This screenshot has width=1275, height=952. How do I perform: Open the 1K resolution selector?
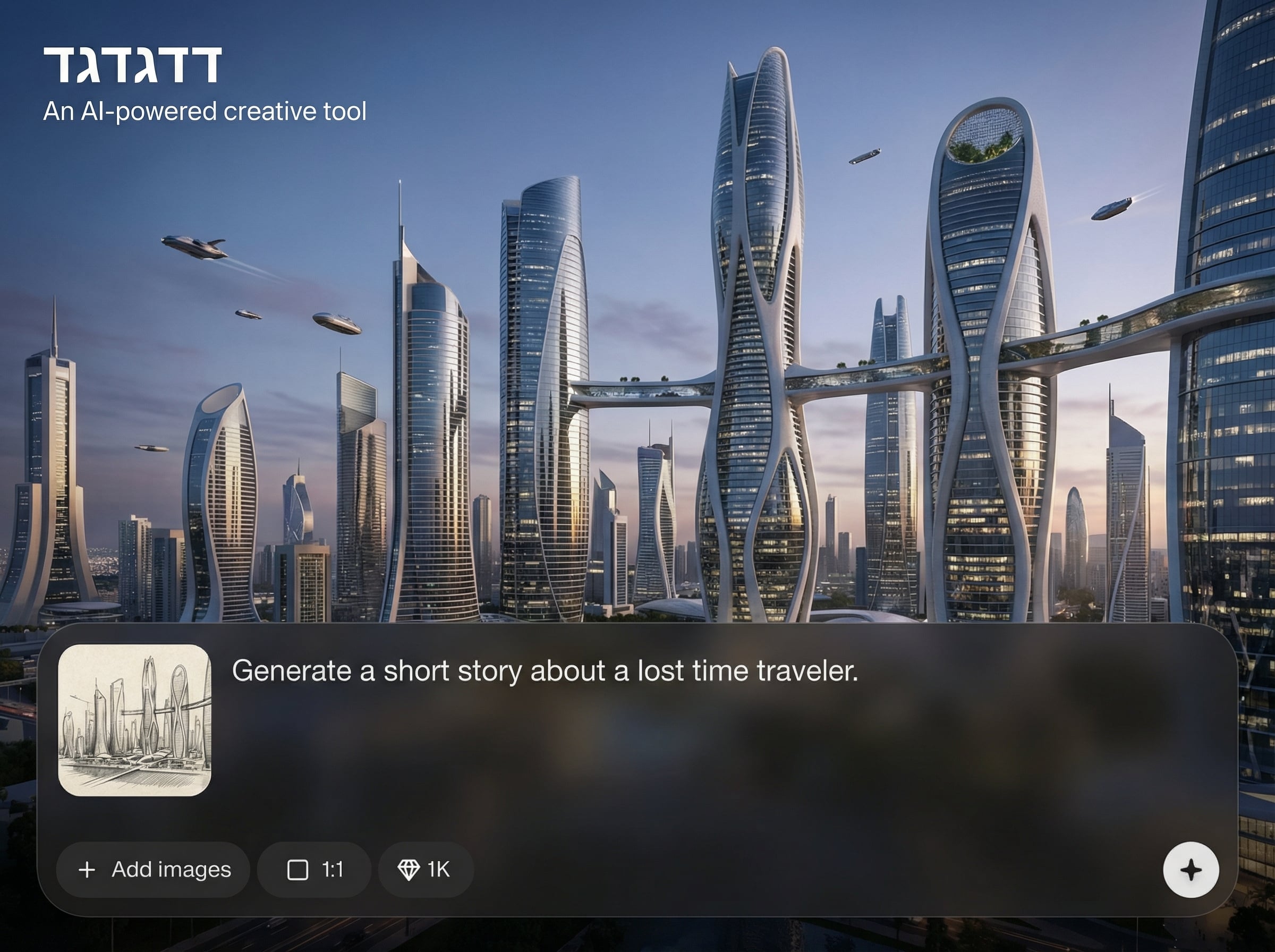pos(425,870)
